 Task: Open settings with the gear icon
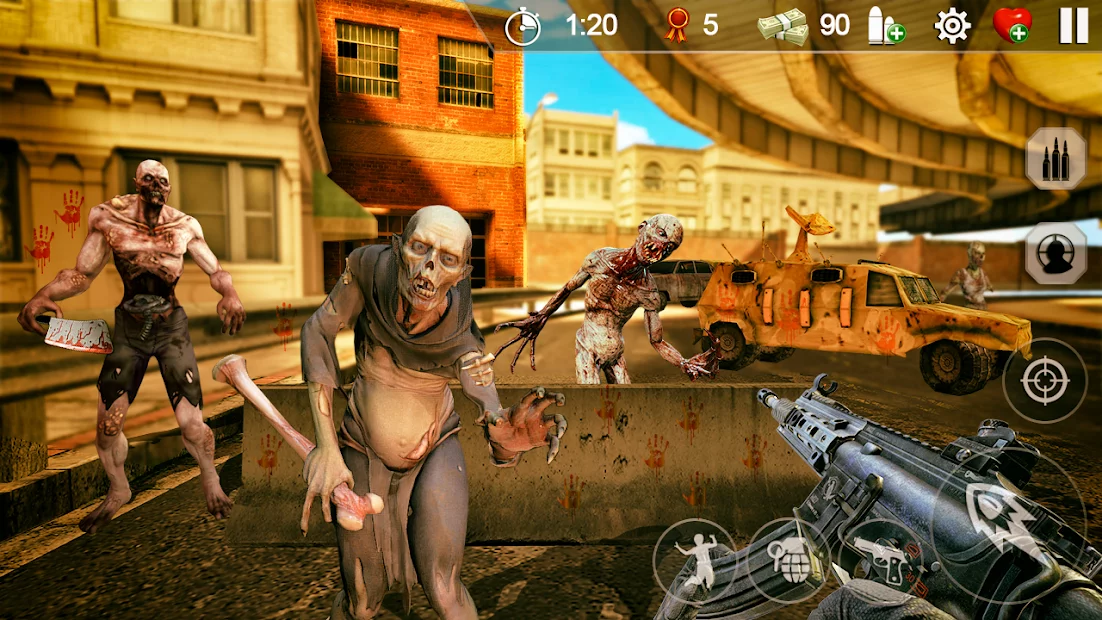pos(952,25)
